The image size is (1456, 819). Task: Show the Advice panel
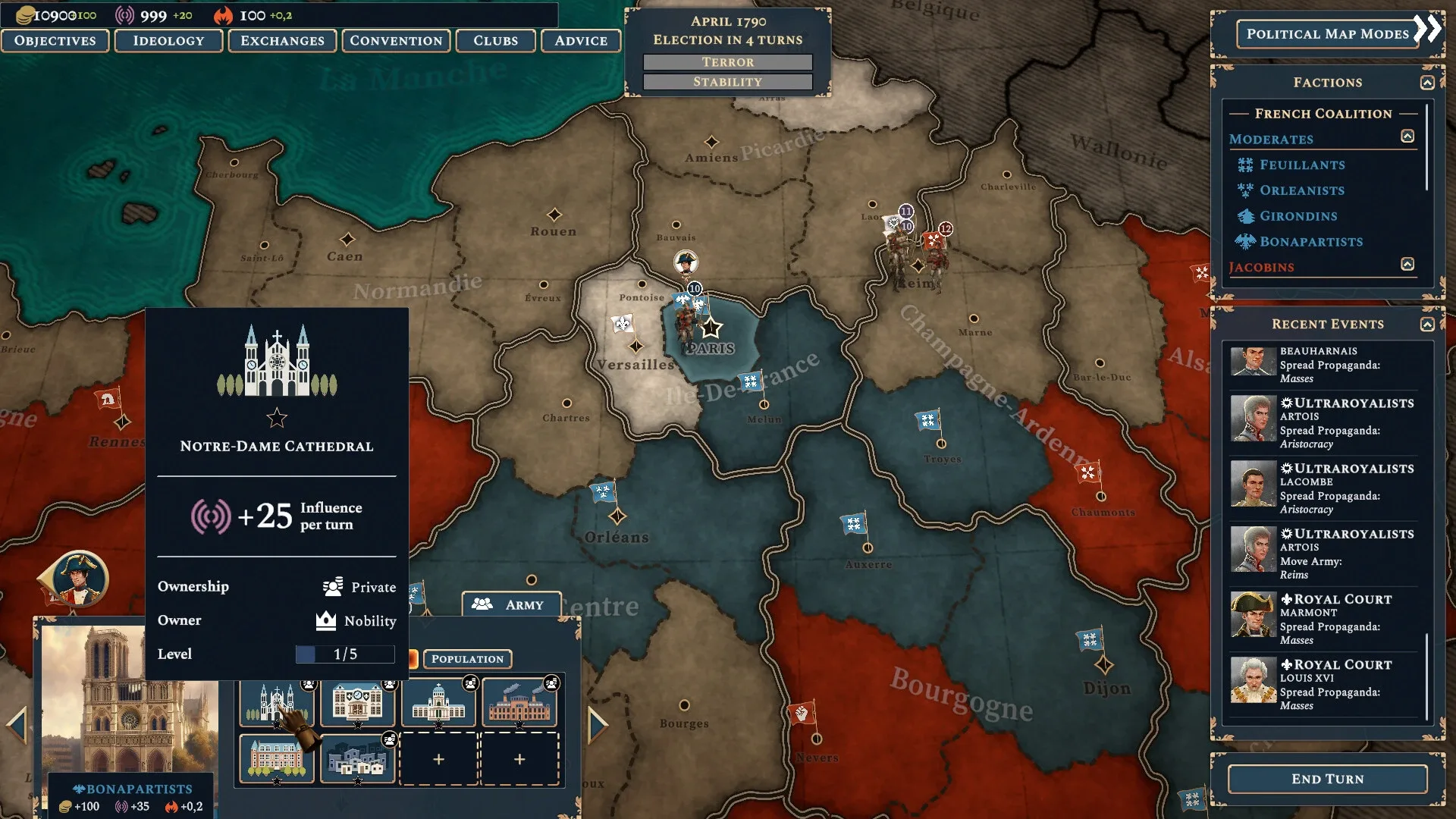pyautogui.click(x=581, y=41)
